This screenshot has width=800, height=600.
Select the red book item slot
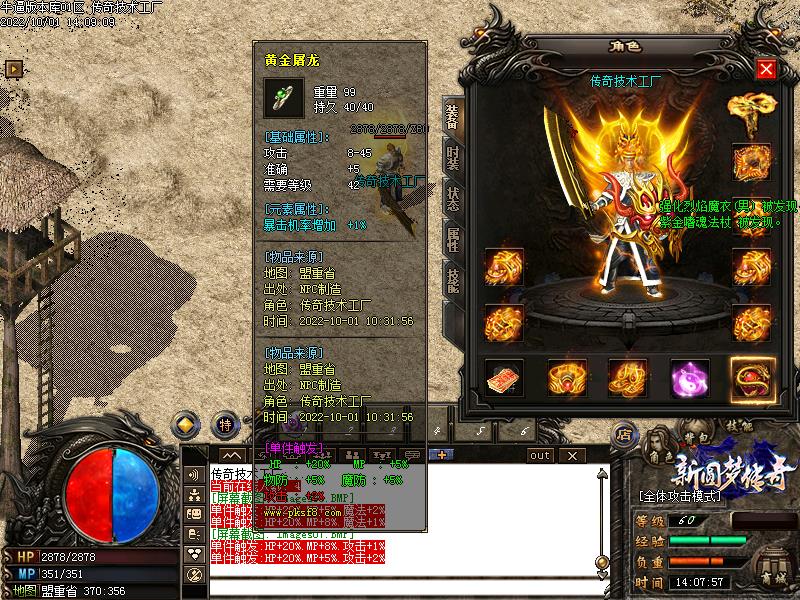pos(505,378)
